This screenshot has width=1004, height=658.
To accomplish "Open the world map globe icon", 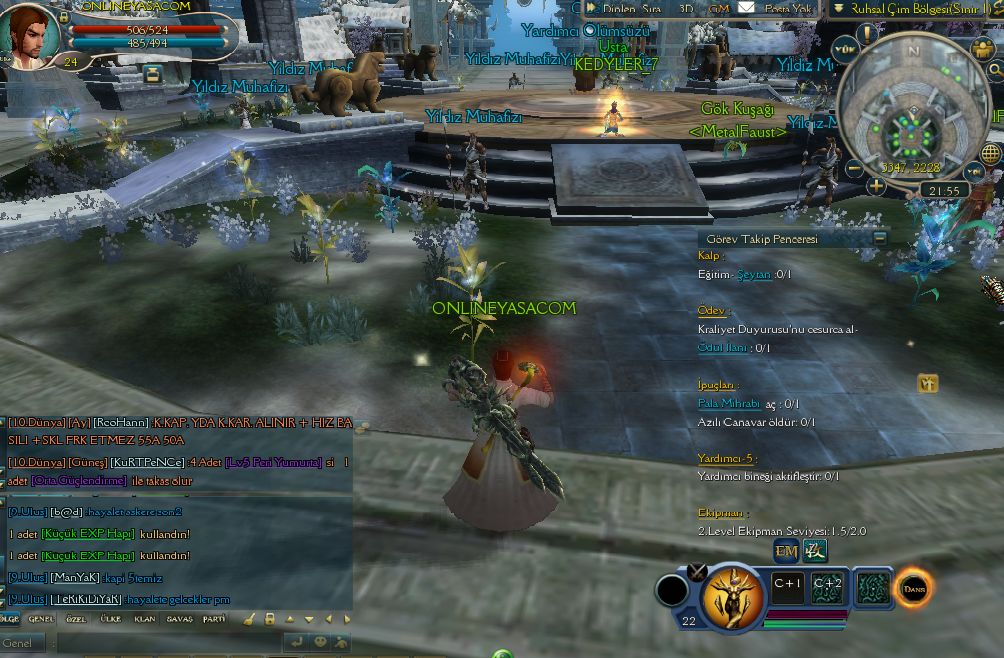I will 990,153.
